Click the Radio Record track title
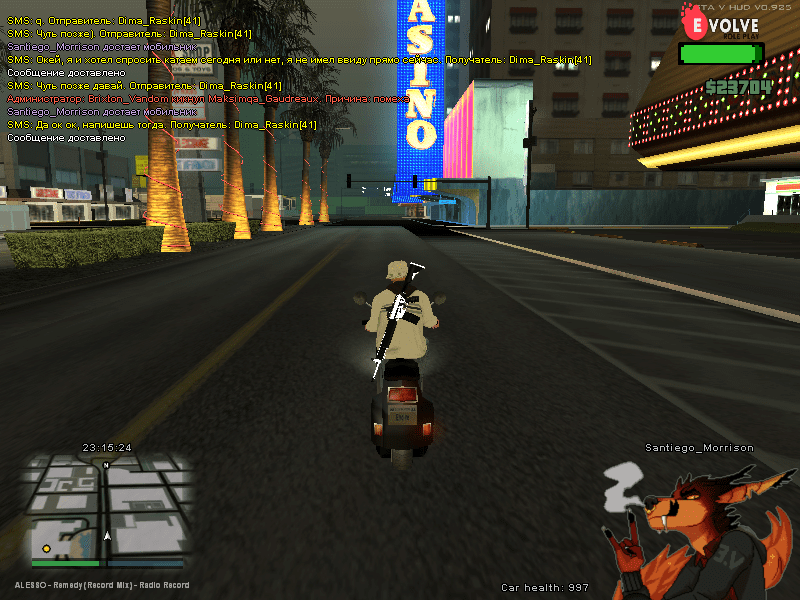 click(101, 585)
